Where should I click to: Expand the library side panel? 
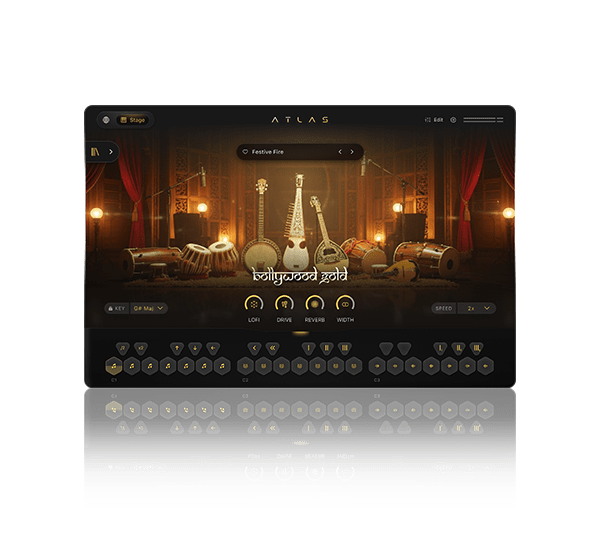click(x=111, y=152)
